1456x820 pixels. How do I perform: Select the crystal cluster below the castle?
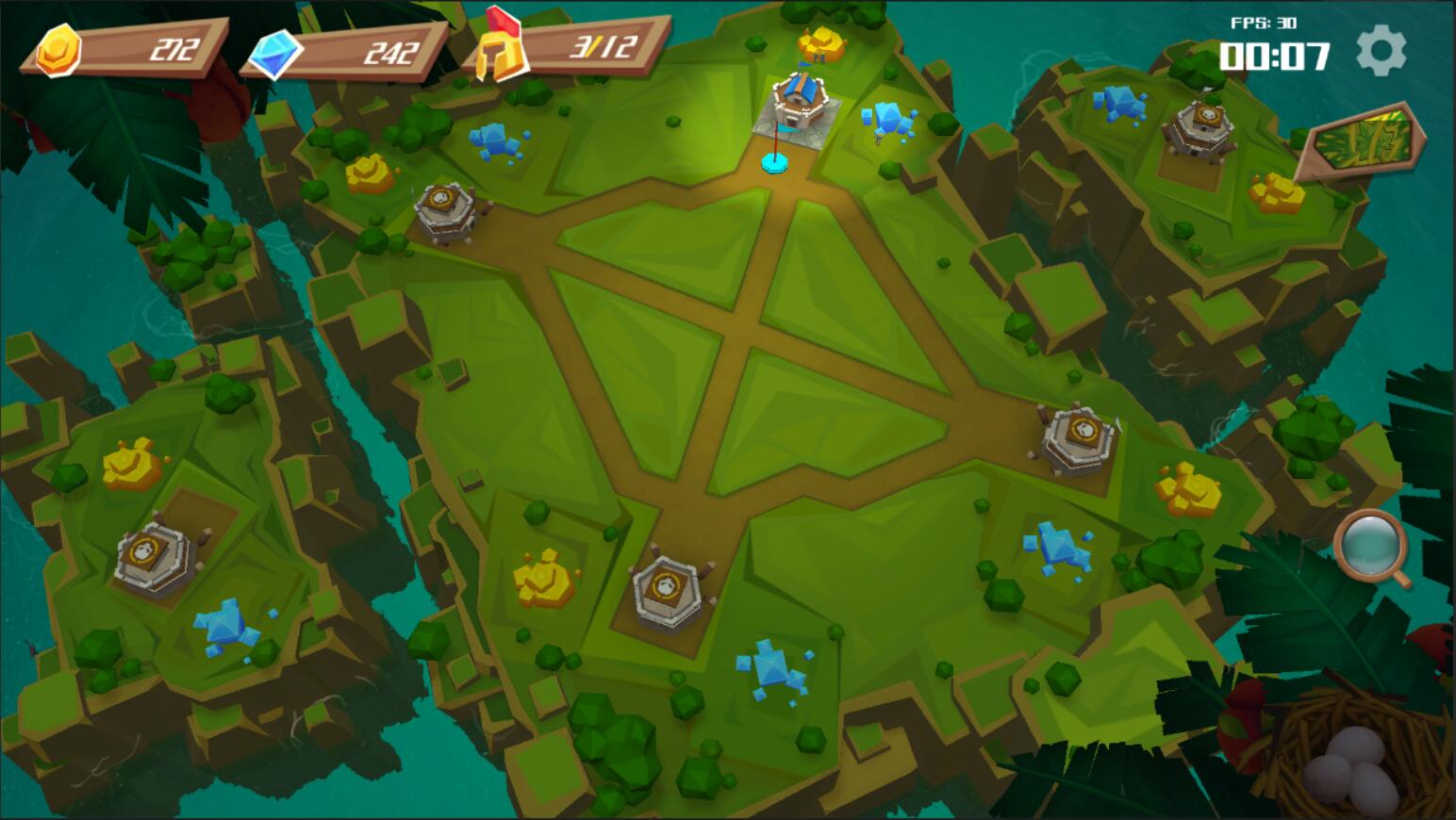(886, 117)
